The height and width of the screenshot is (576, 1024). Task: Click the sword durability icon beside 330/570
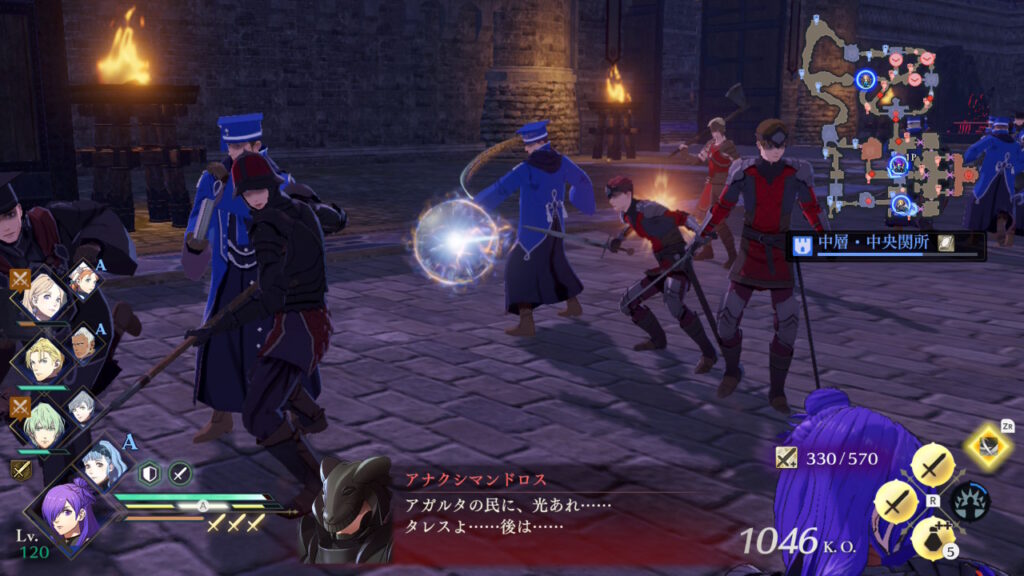point(786,458)
